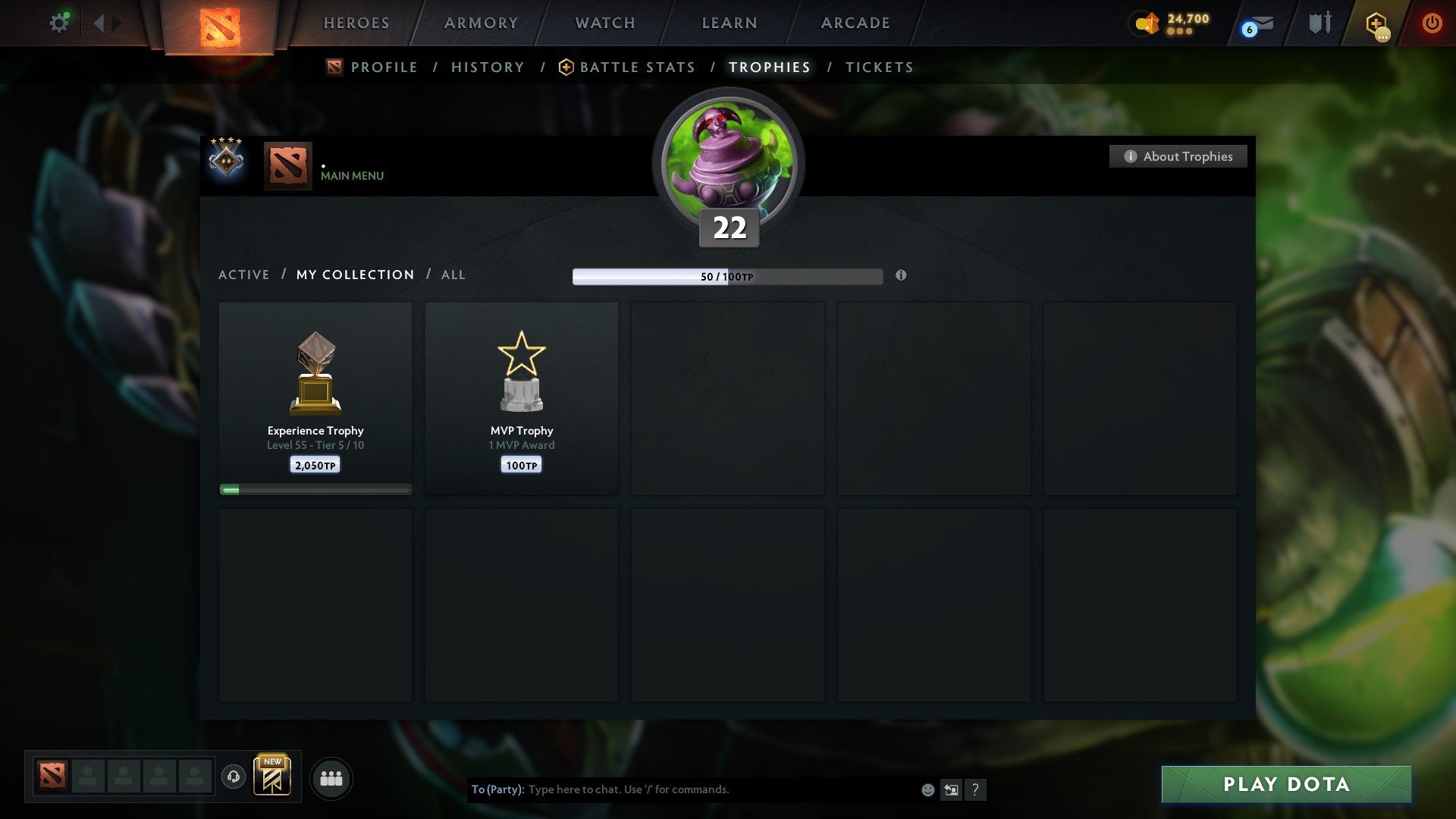Toggle voice chat with the headset icon
This screenshot has width=1456, height=819.
(233, 777)
